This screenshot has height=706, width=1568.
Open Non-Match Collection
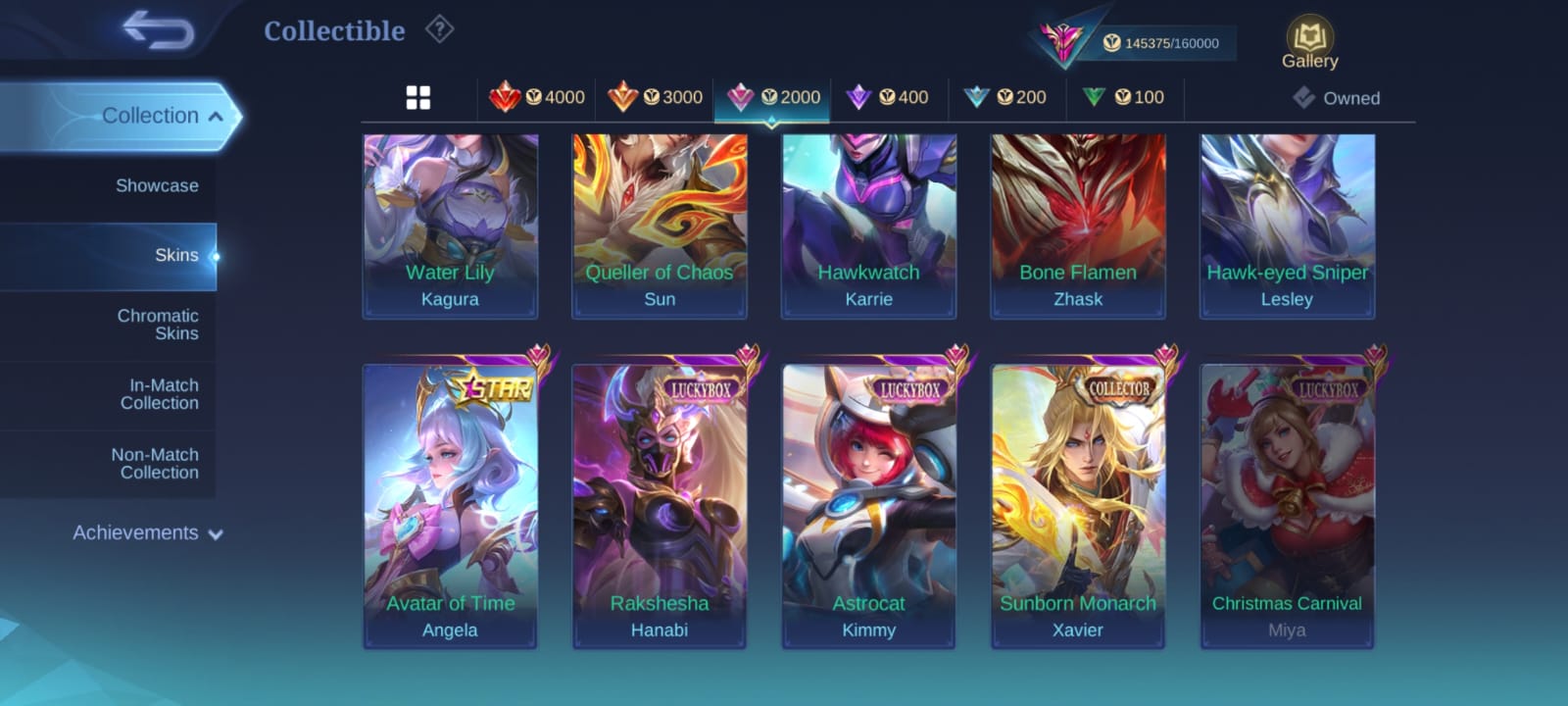click(155, 464)
